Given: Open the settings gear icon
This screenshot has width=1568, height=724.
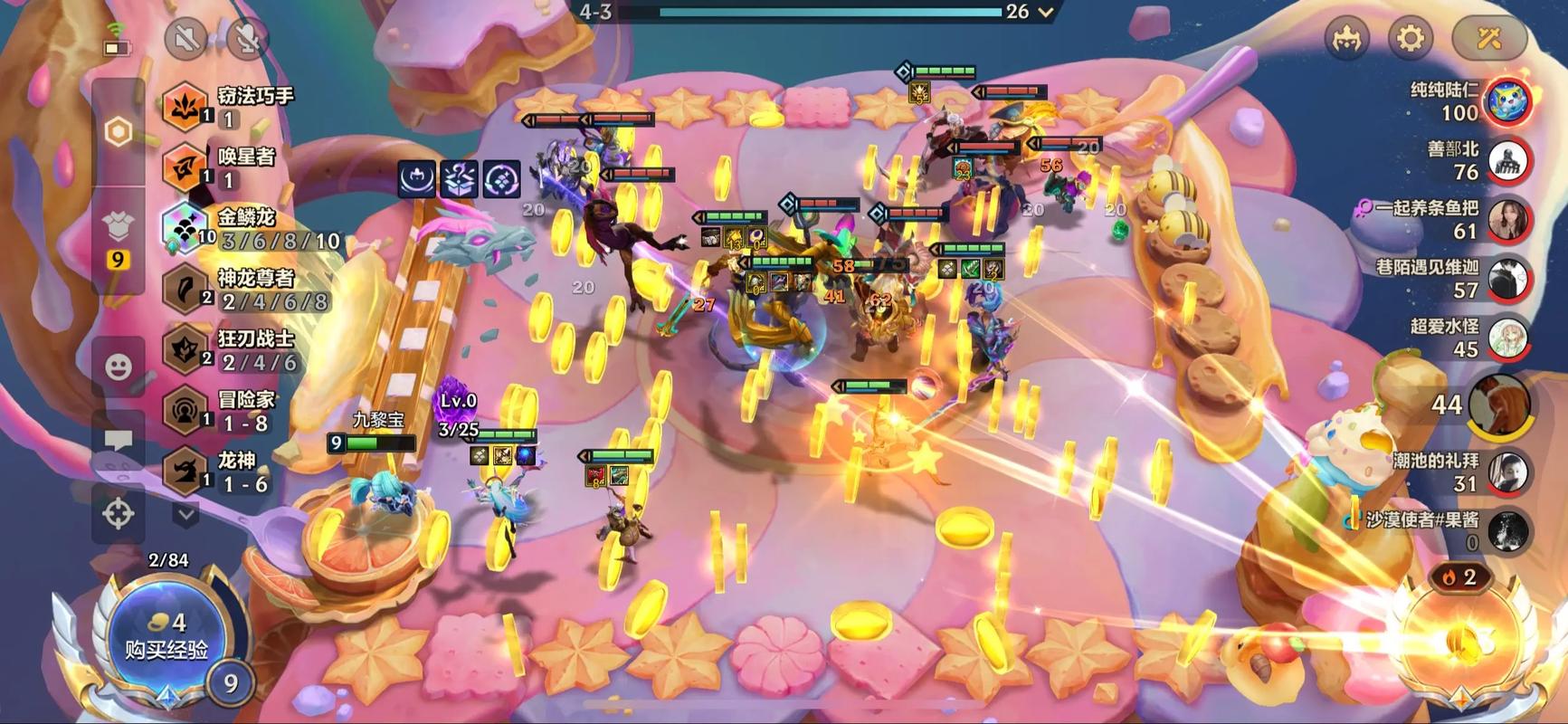Looking at the screenshot, I should pos(1410,38).
